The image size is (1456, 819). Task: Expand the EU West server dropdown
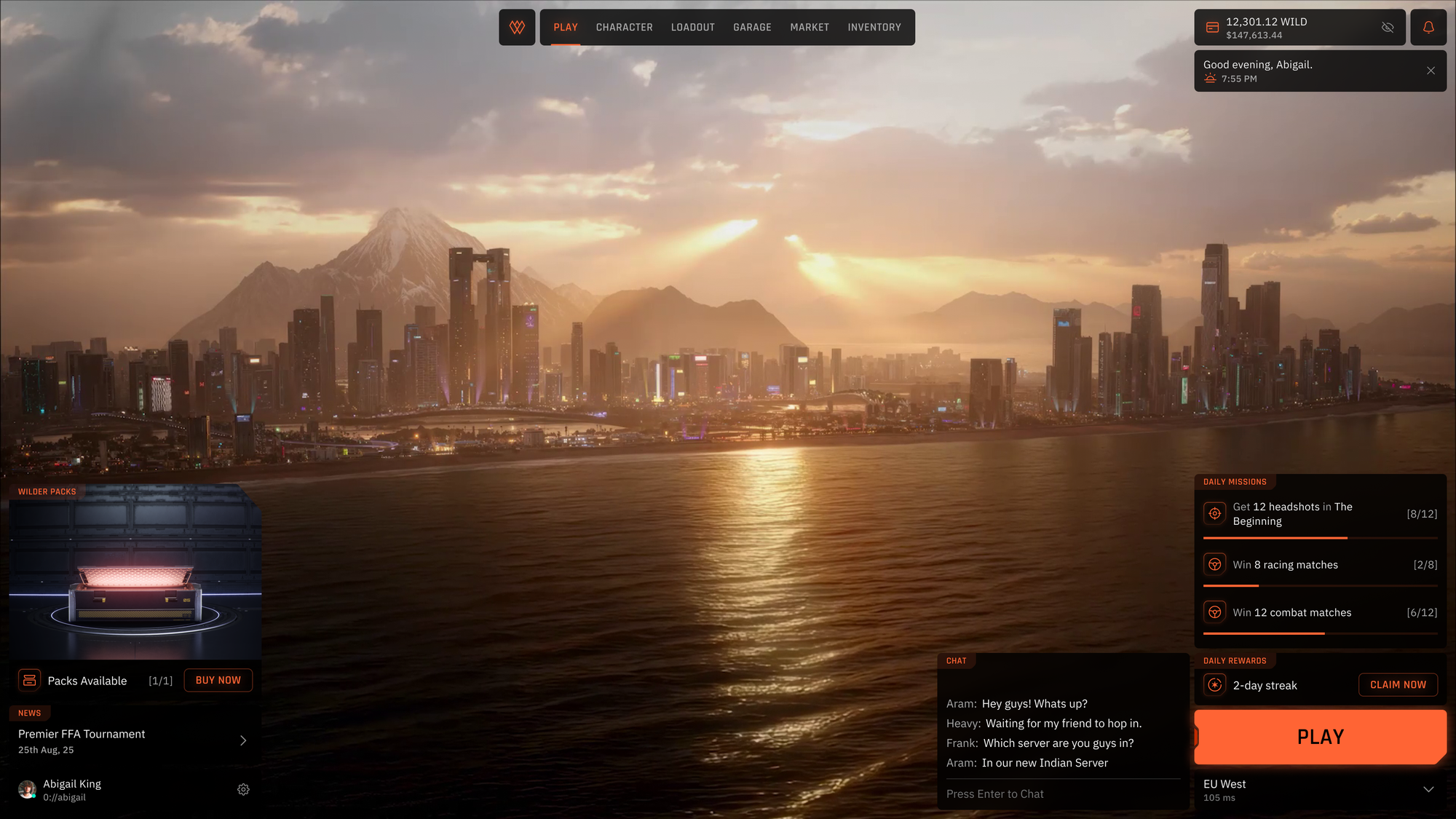[1428, 790]
